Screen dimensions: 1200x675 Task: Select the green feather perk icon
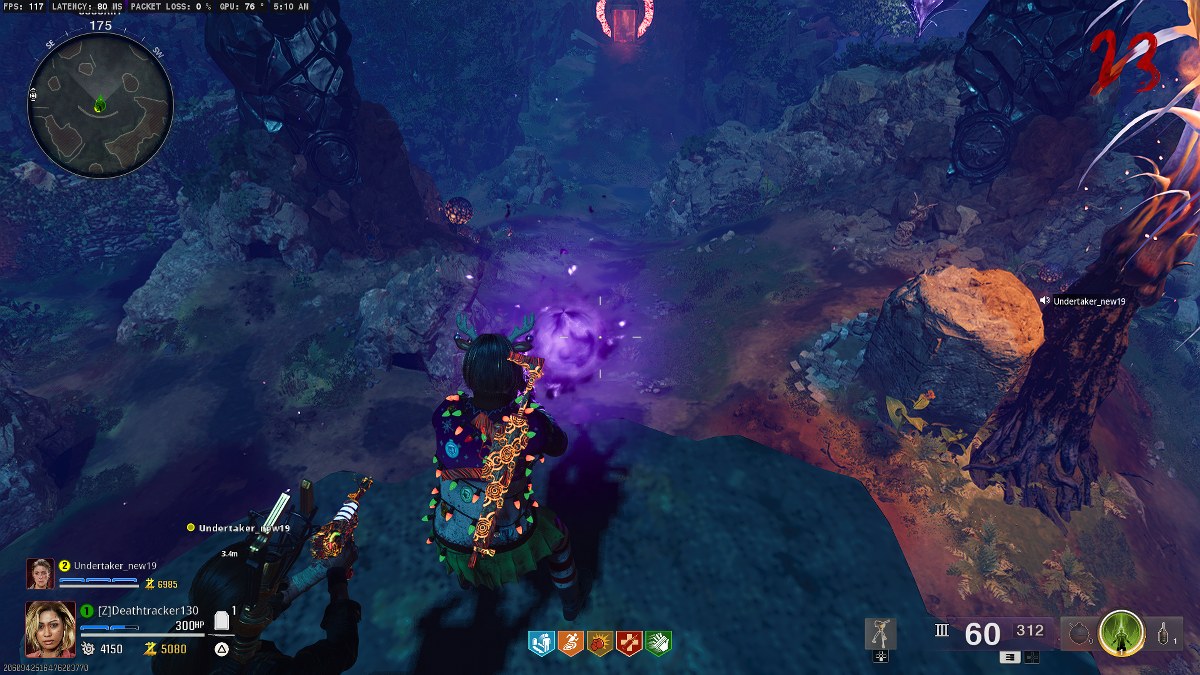[x=658, y=643]
